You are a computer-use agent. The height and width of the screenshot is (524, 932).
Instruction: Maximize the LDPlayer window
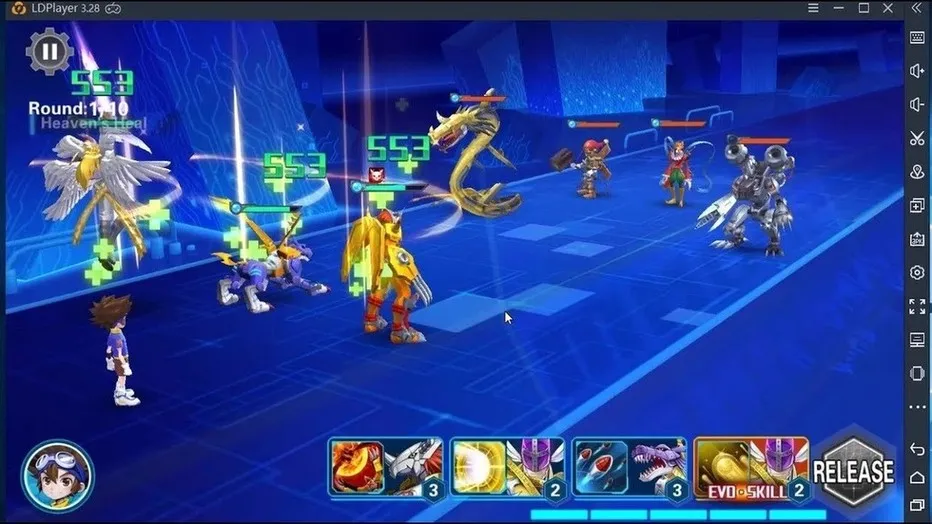[863, 9]
